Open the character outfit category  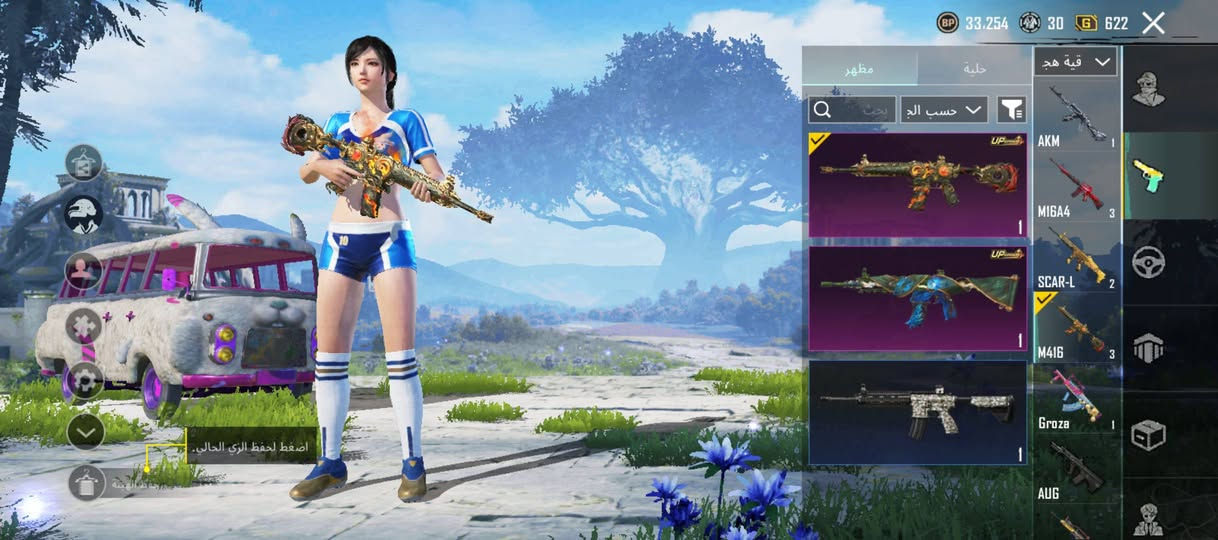tap(1149, 89)
